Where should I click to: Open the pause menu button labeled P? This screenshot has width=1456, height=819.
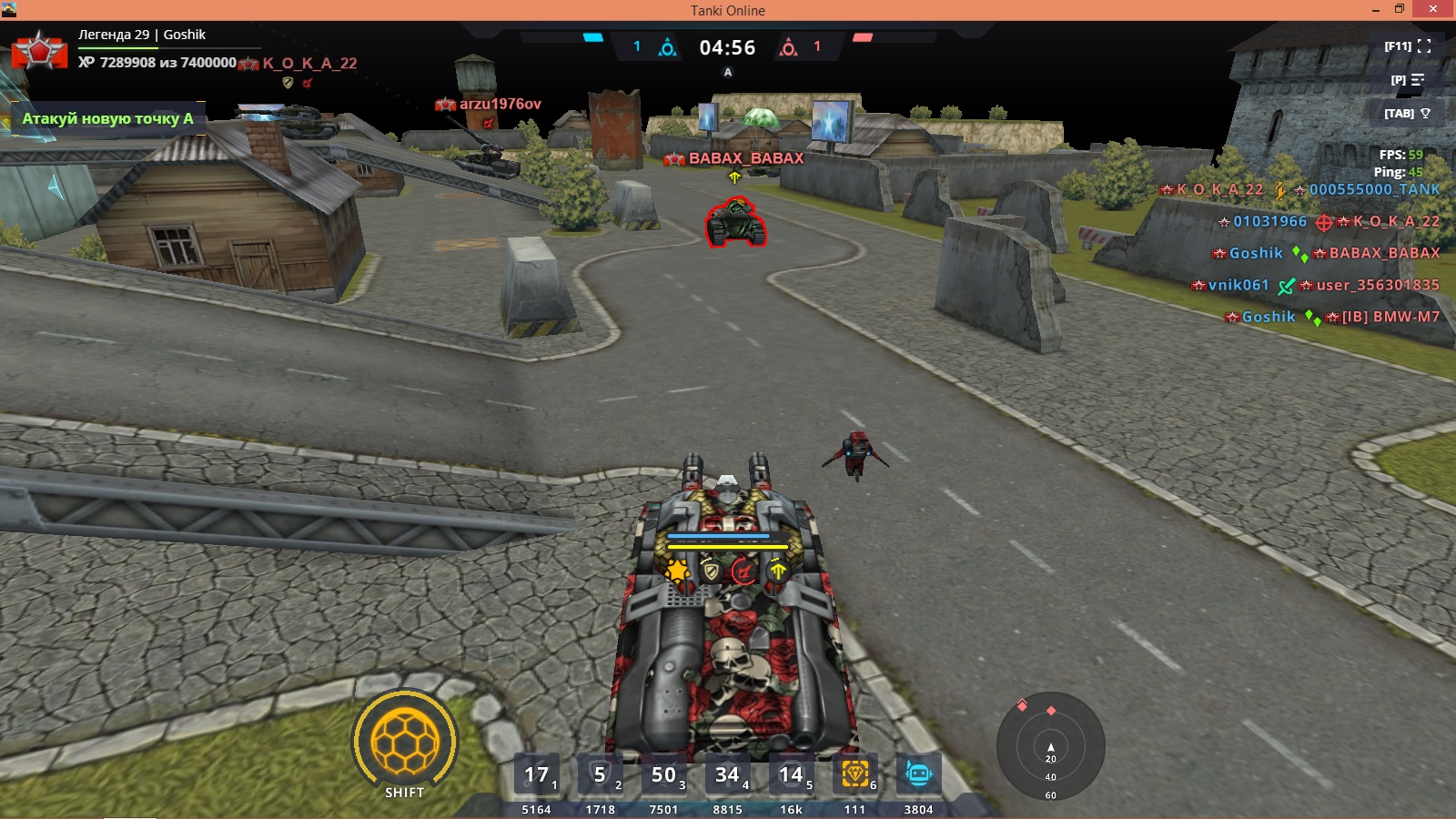[x=1408, y=80]
